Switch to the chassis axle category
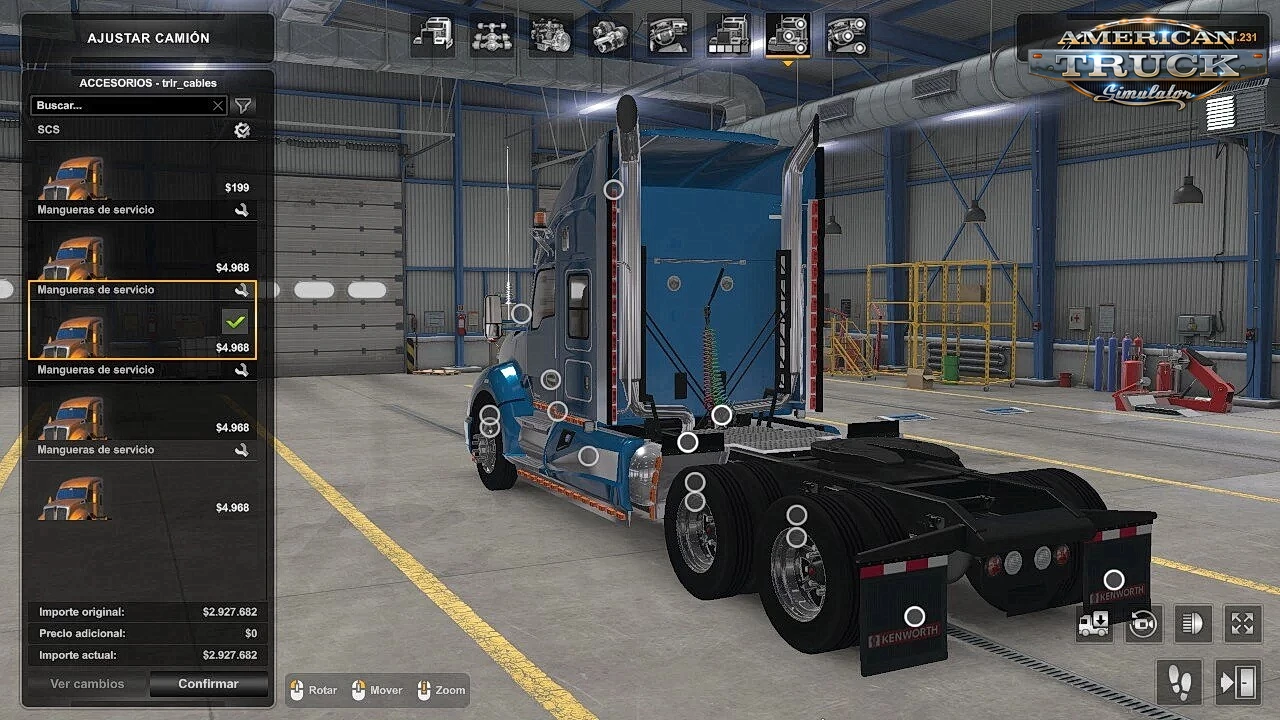The width and height of the screenshot is (1280, 720). pos(492,36)
